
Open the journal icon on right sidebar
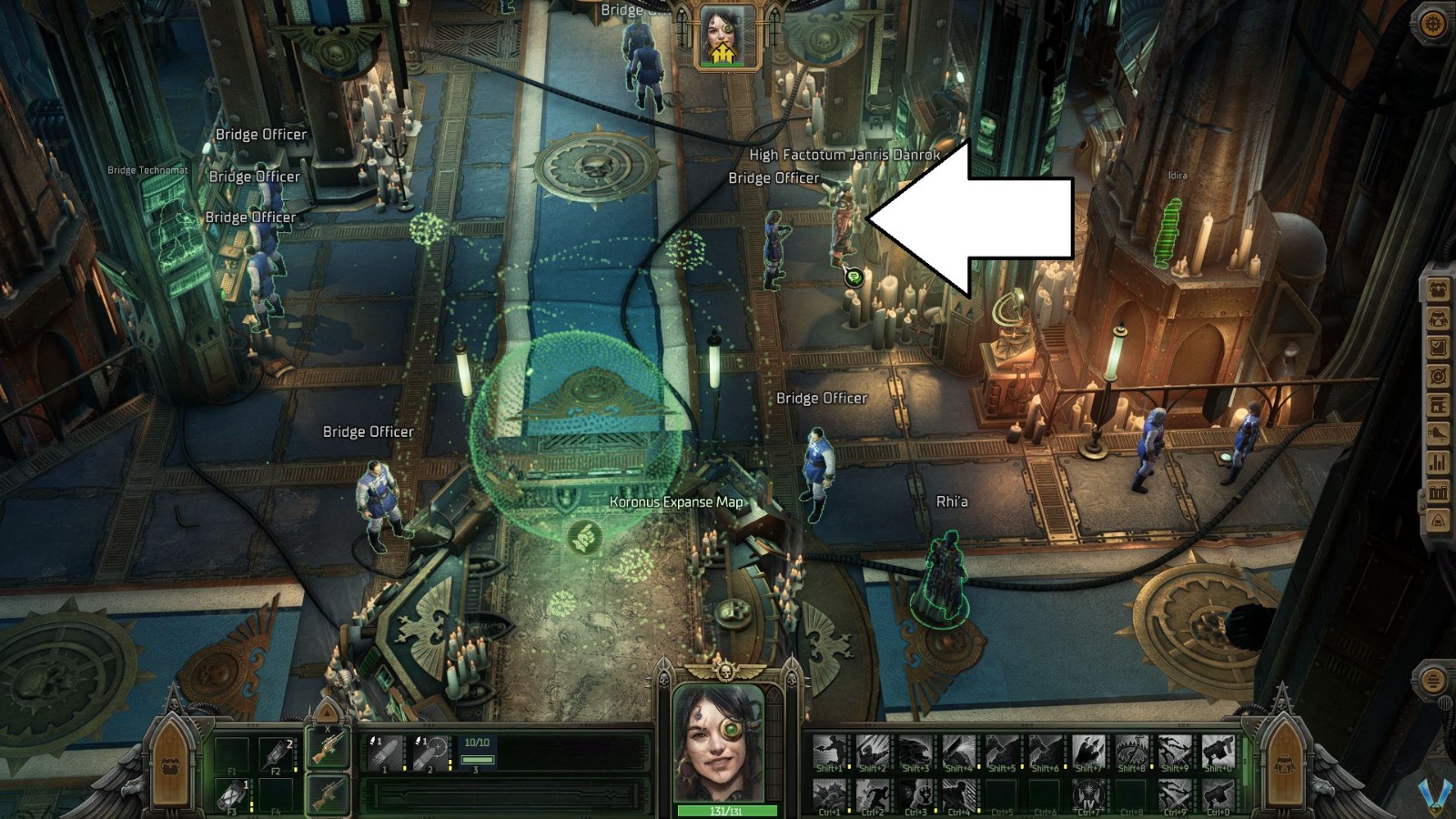tap(1438, 348)
